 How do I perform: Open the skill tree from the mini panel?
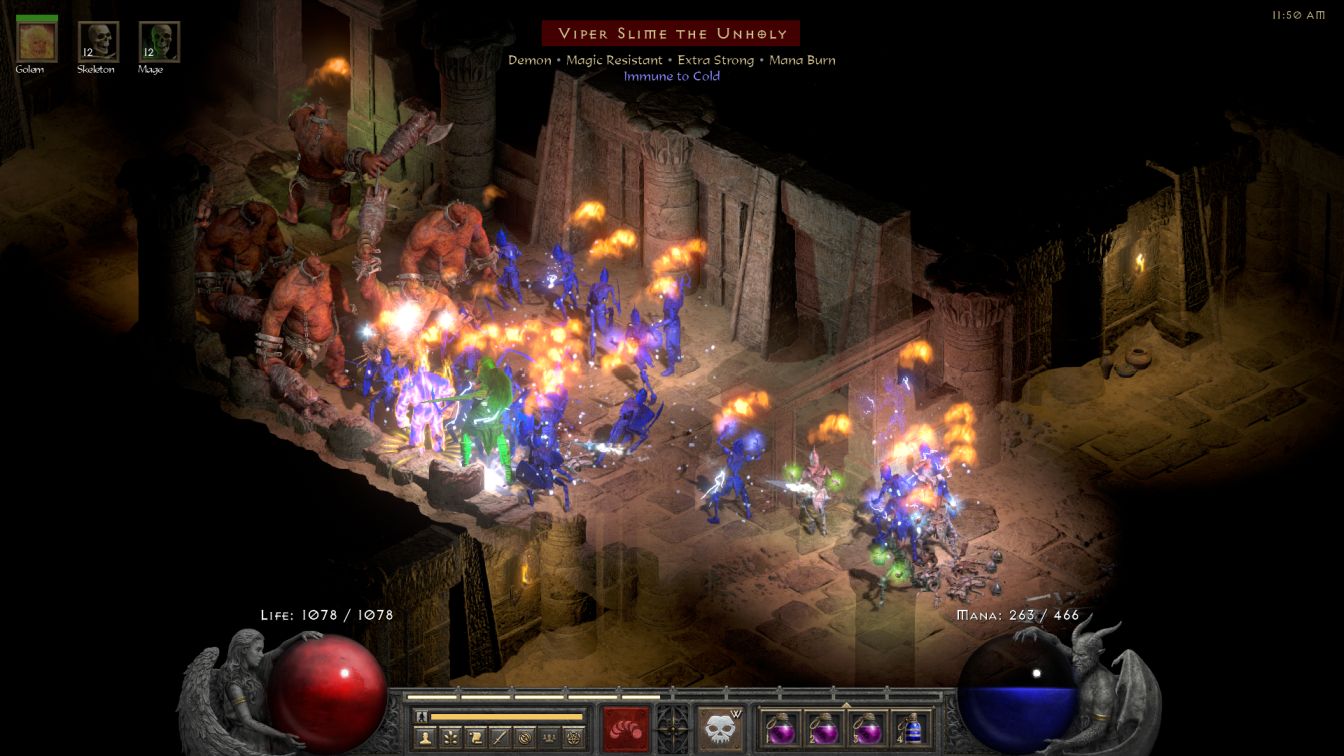[x=449, y=738]
